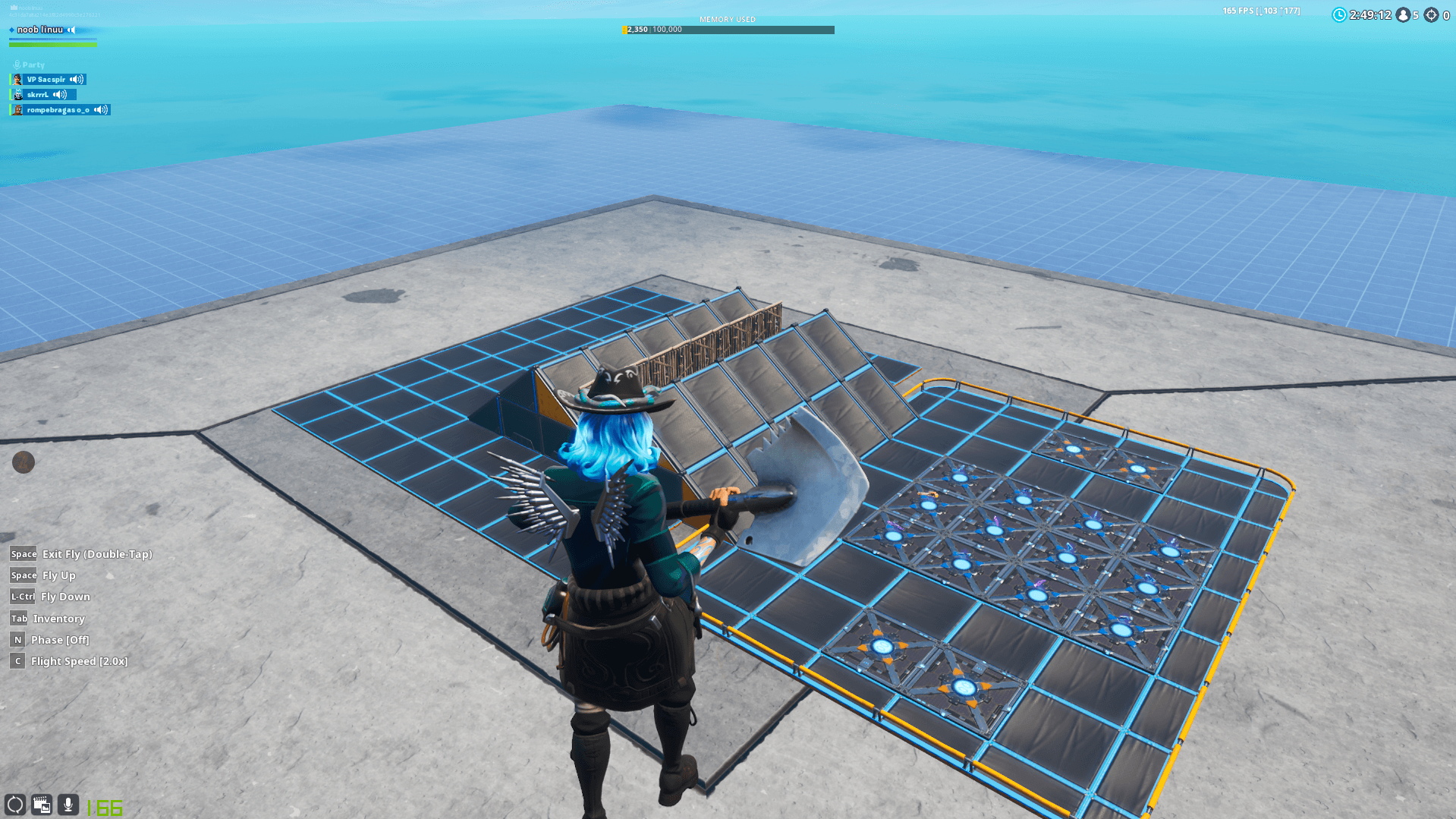Open the clapperboard highlights gallery icon

coord(42,805)
